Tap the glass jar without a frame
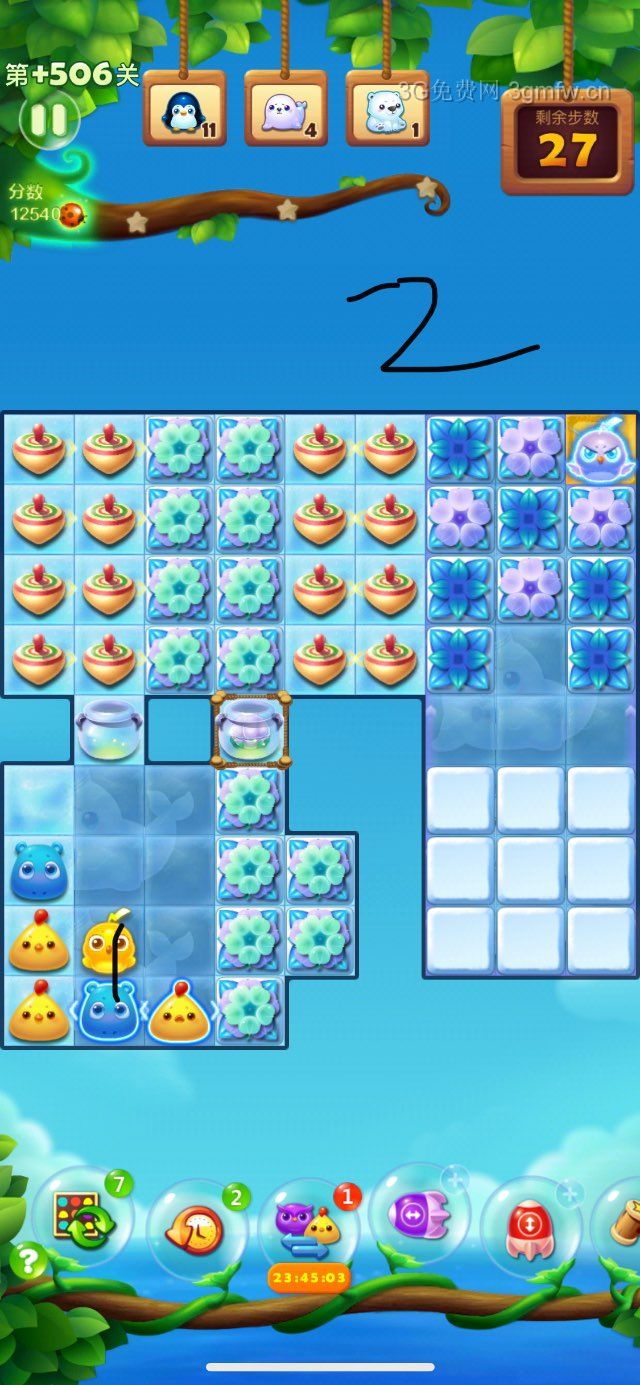This screenshot has width=640, height=1385. click(109, 730)
